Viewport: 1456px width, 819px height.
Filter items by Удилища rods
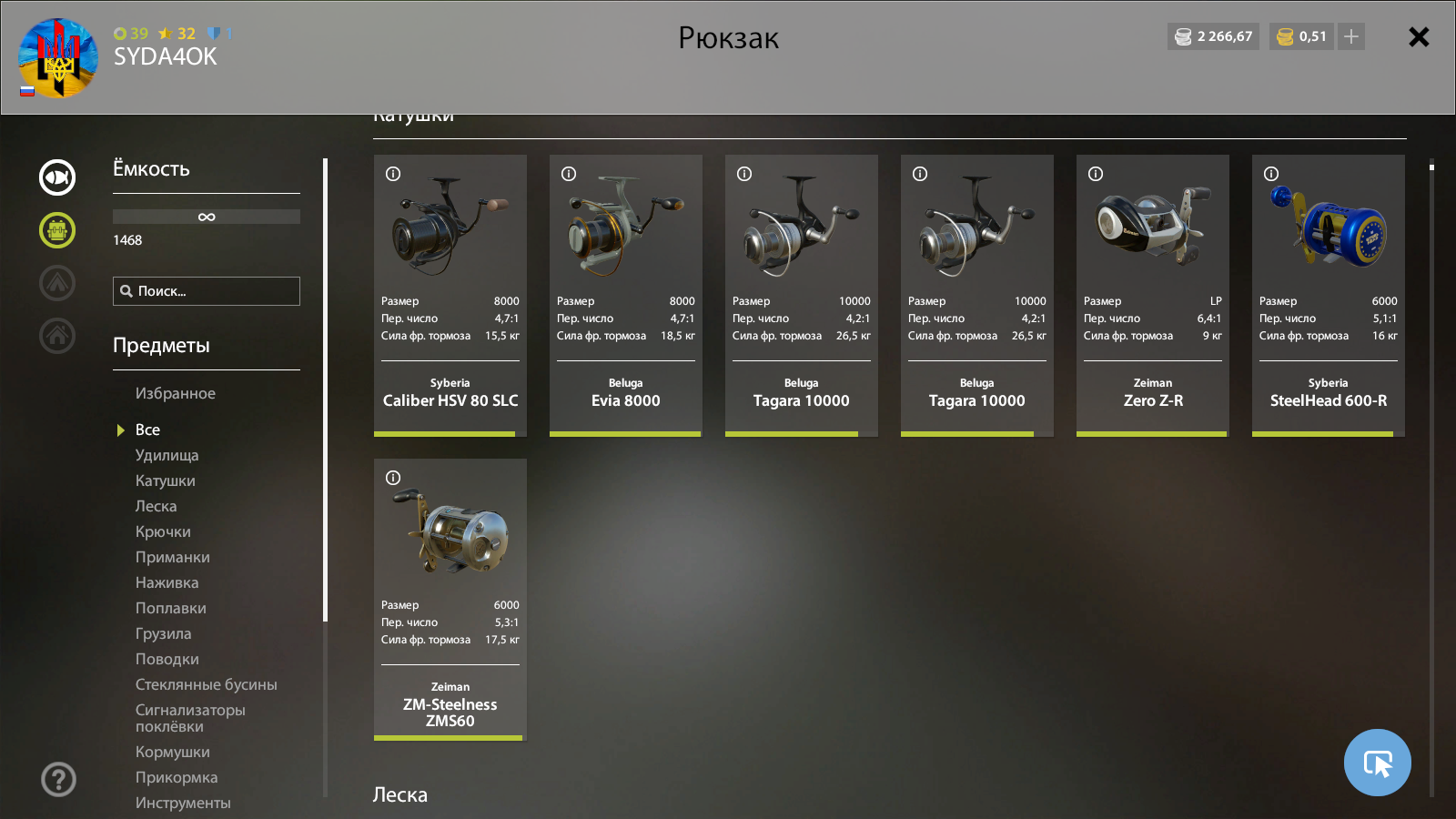[x=167, y=455]
